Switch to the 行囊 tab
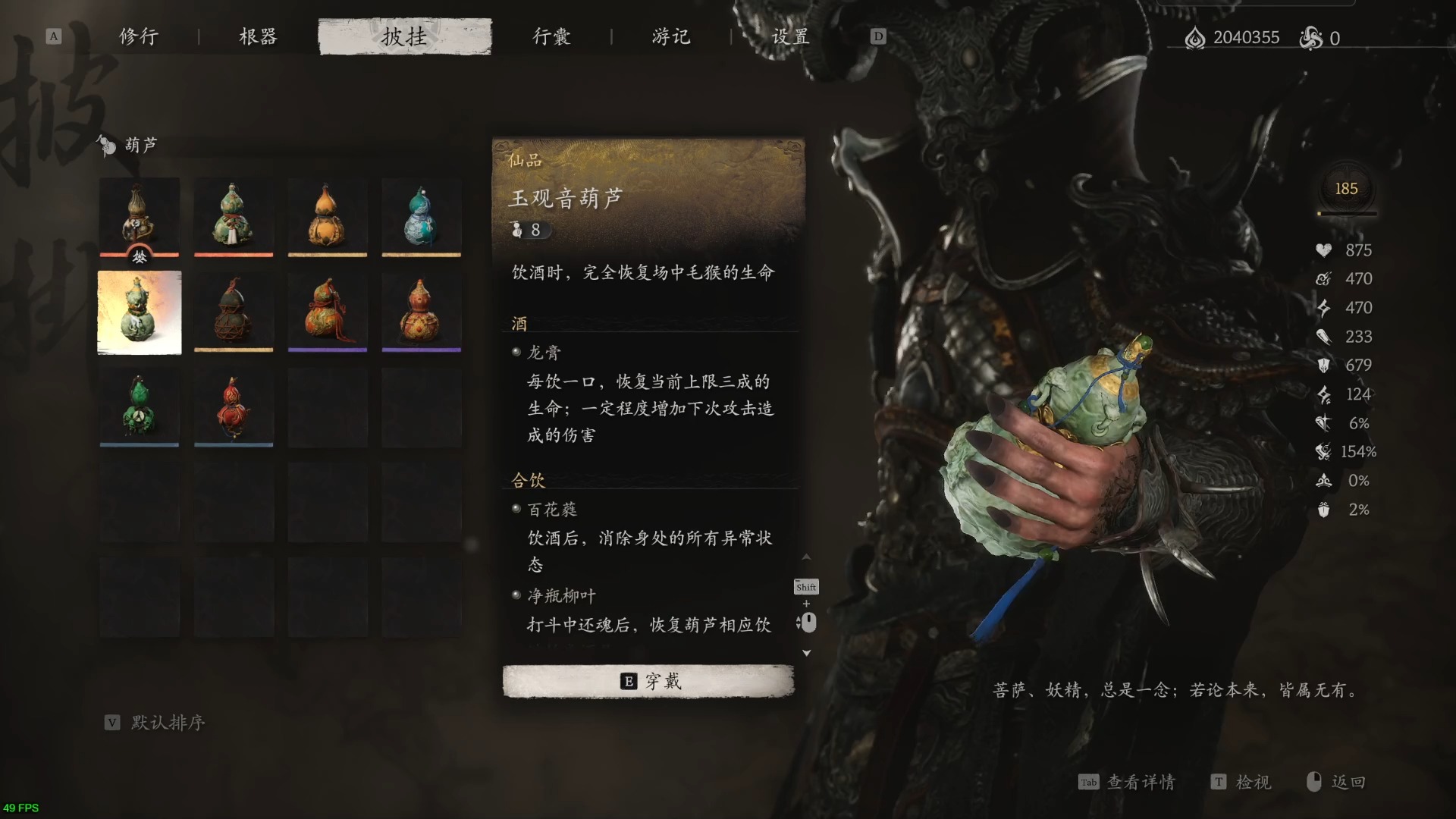1456x819 pixels. [x=551, y=36]
